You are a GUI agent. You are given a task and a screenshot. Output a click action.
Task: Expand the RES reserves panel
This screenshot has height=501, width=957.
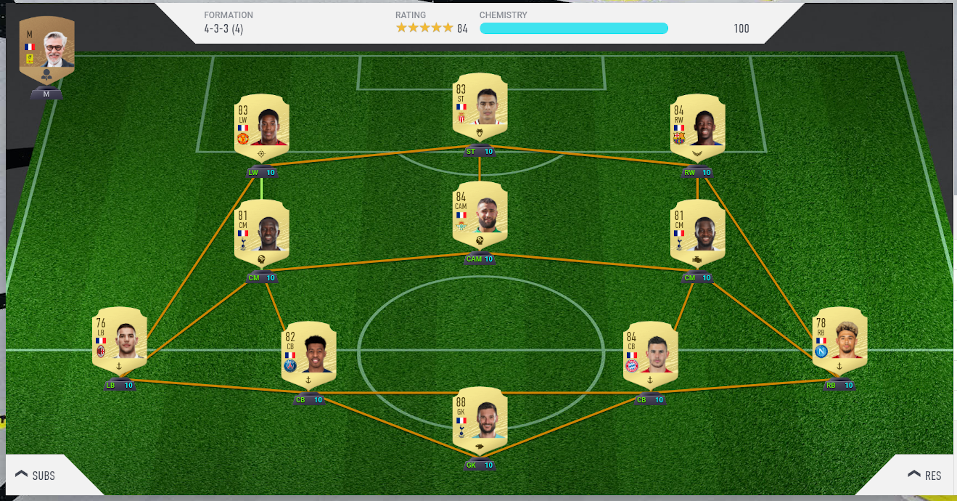(x=925, y=475)
